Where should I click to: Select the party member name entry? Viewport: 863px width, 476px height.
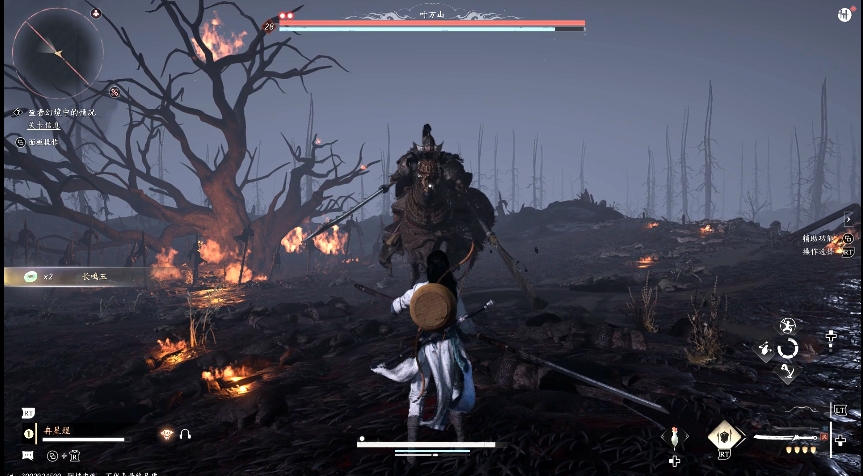pyautogui.click(x=55, y=431)
